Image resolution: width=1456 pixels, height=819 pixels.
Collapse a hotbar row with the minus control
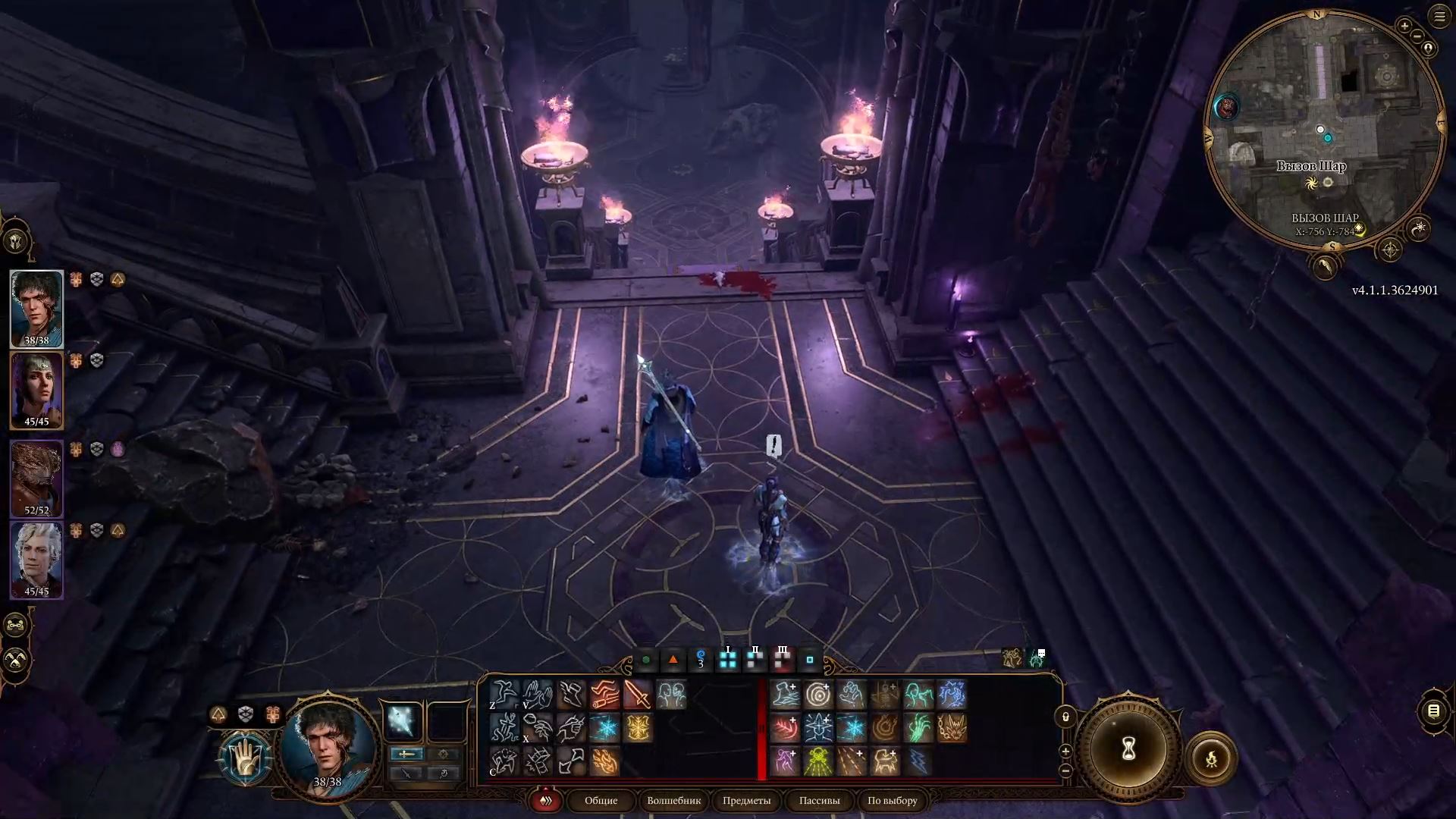pos(1065,771)
